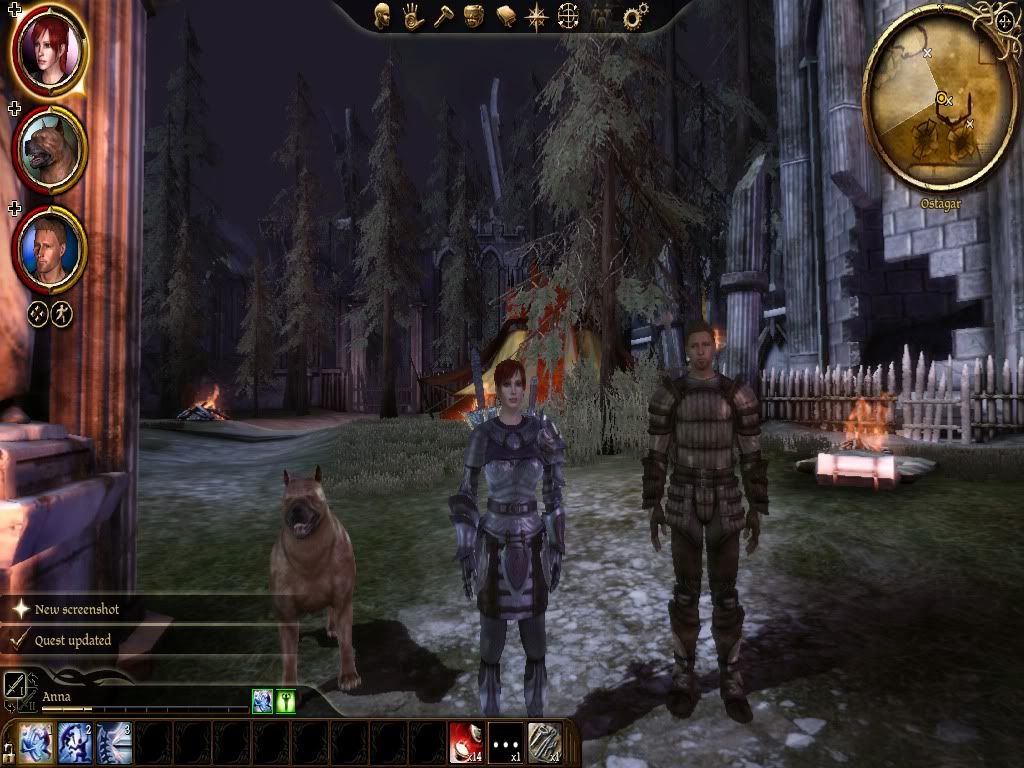Open the hammer icon menu

[444, 16]
